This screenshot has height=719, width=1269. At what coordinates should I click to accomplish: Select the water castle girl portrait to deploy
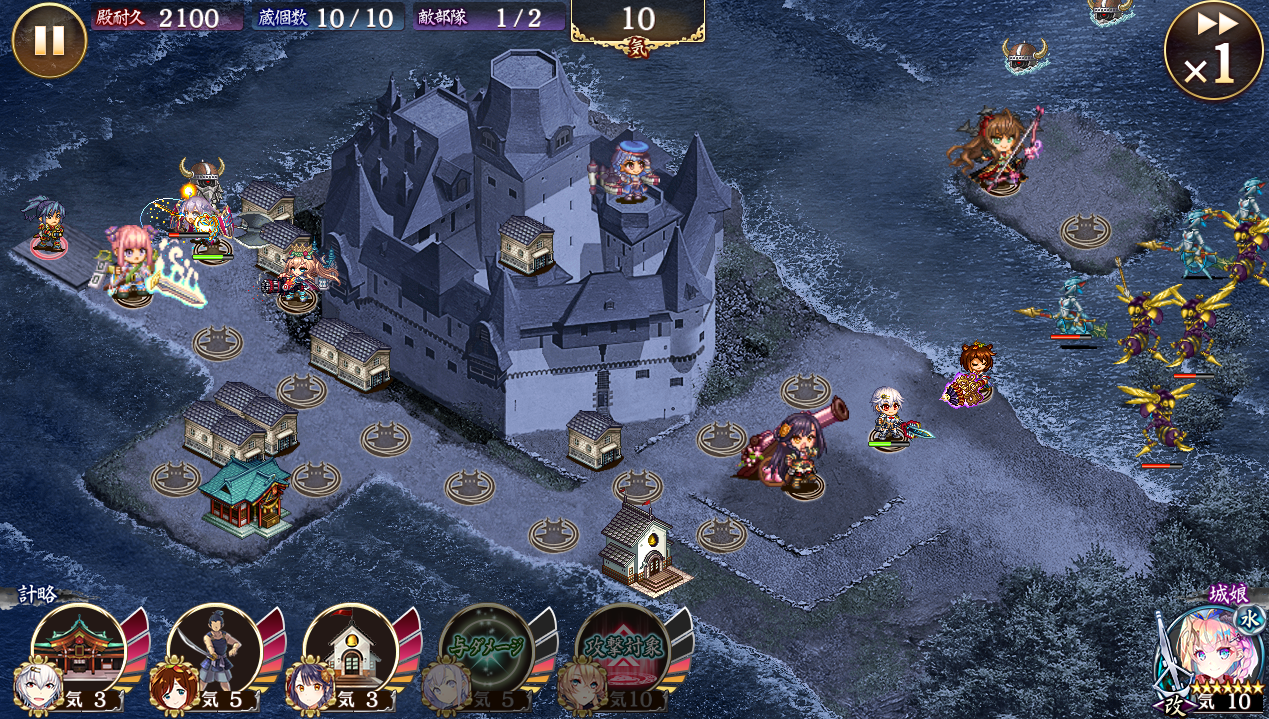pyautogui.click(x=1208, y=656)
